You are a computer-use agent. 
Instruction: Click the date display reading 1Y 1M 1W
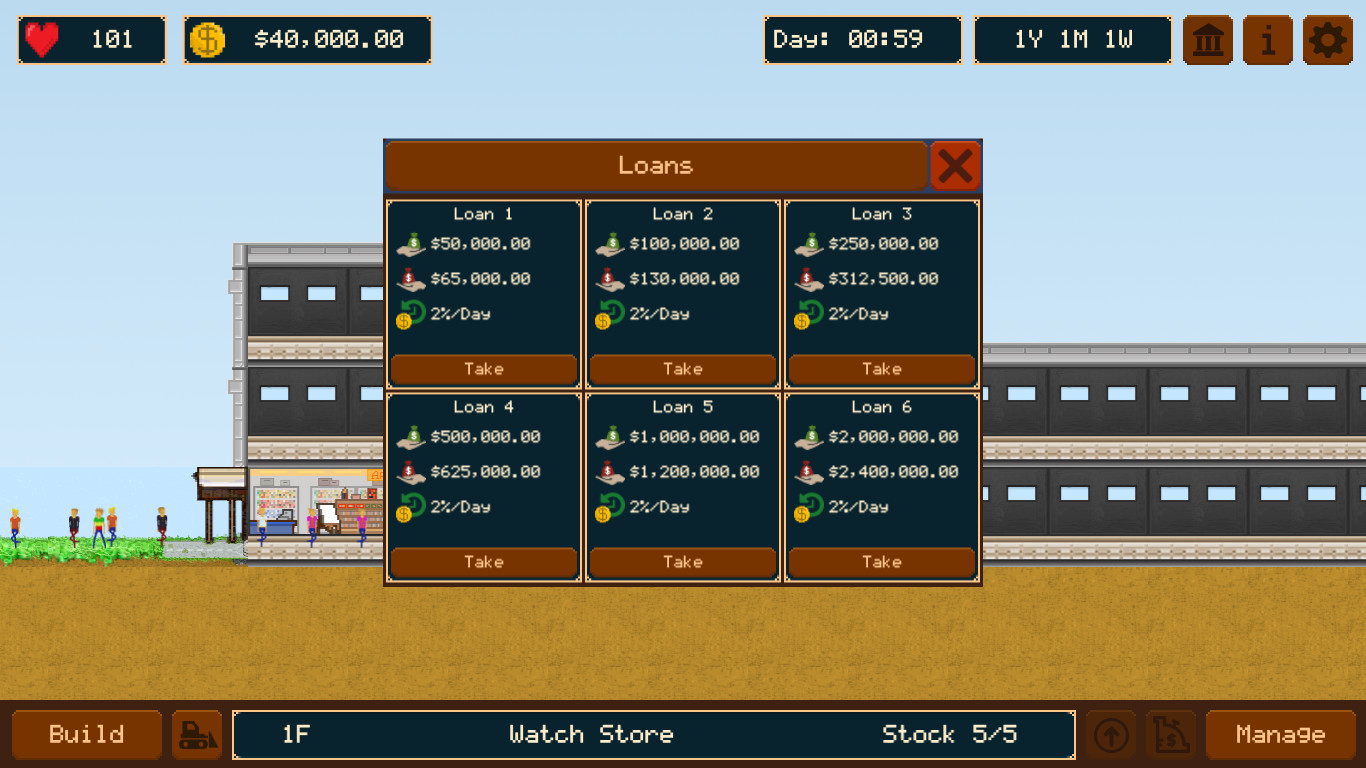(x=1072, y=40)
